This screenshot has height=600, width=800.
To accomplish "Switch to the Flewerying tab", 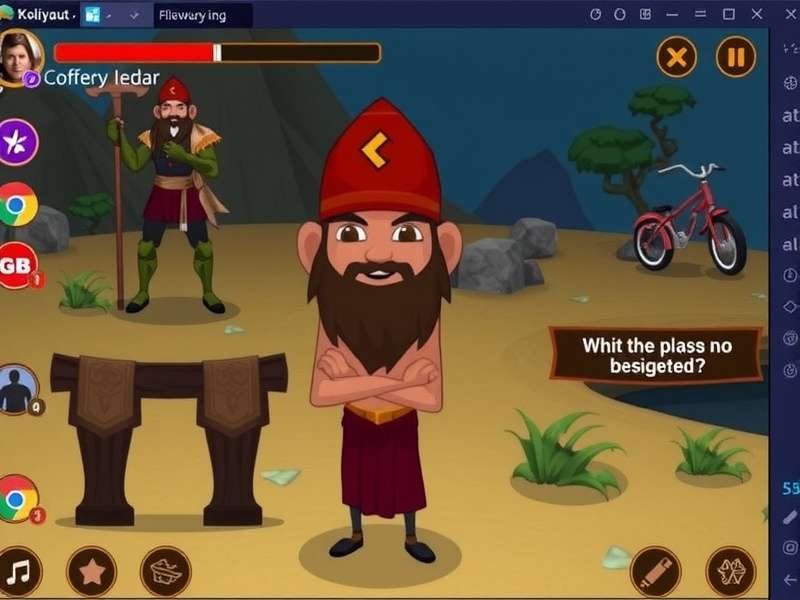I will (x=198, y=15).
